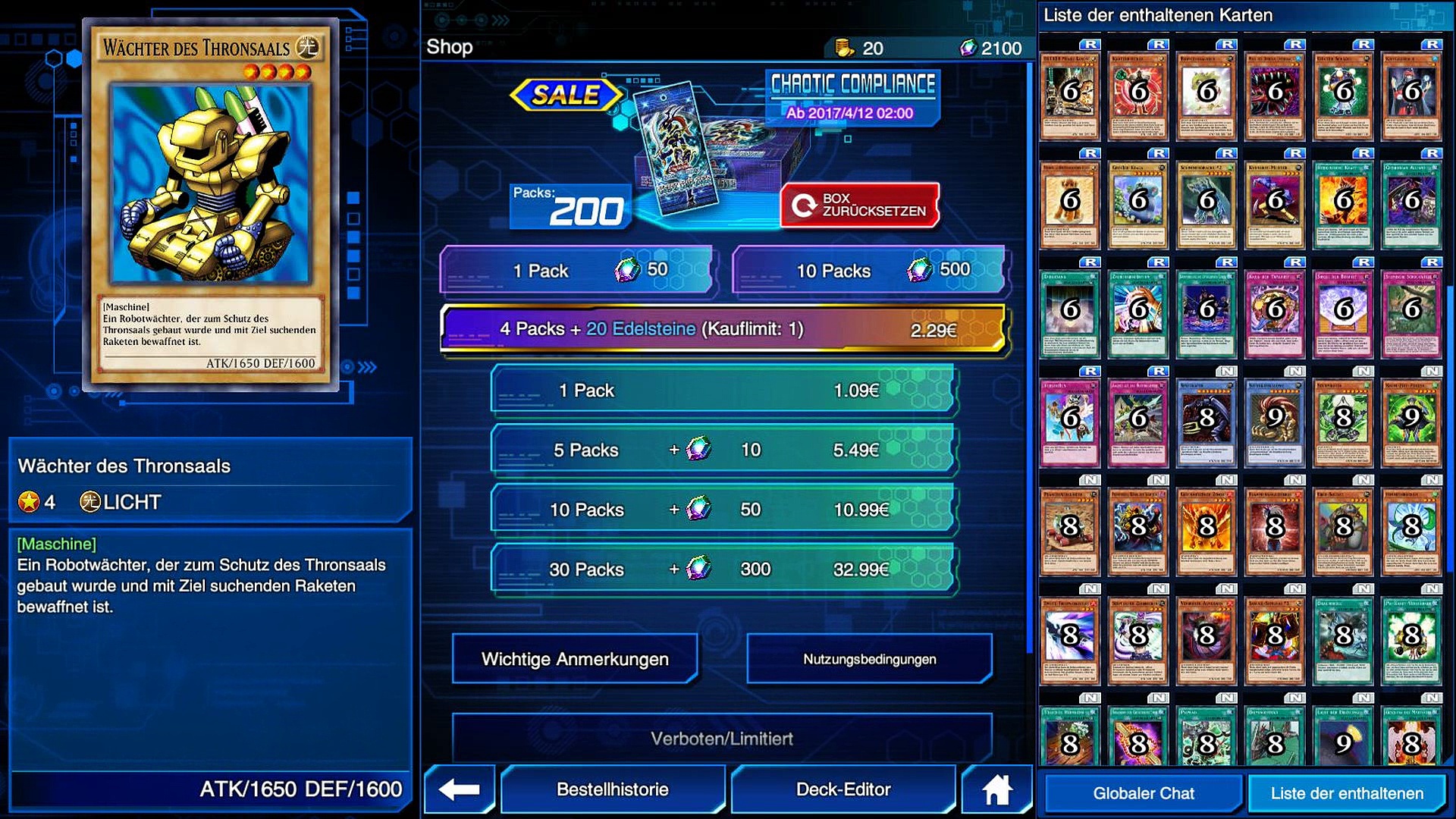1456x819 pixels.
Task: Buy 10 Packs for 500 gems
Action: coord(869,270)
